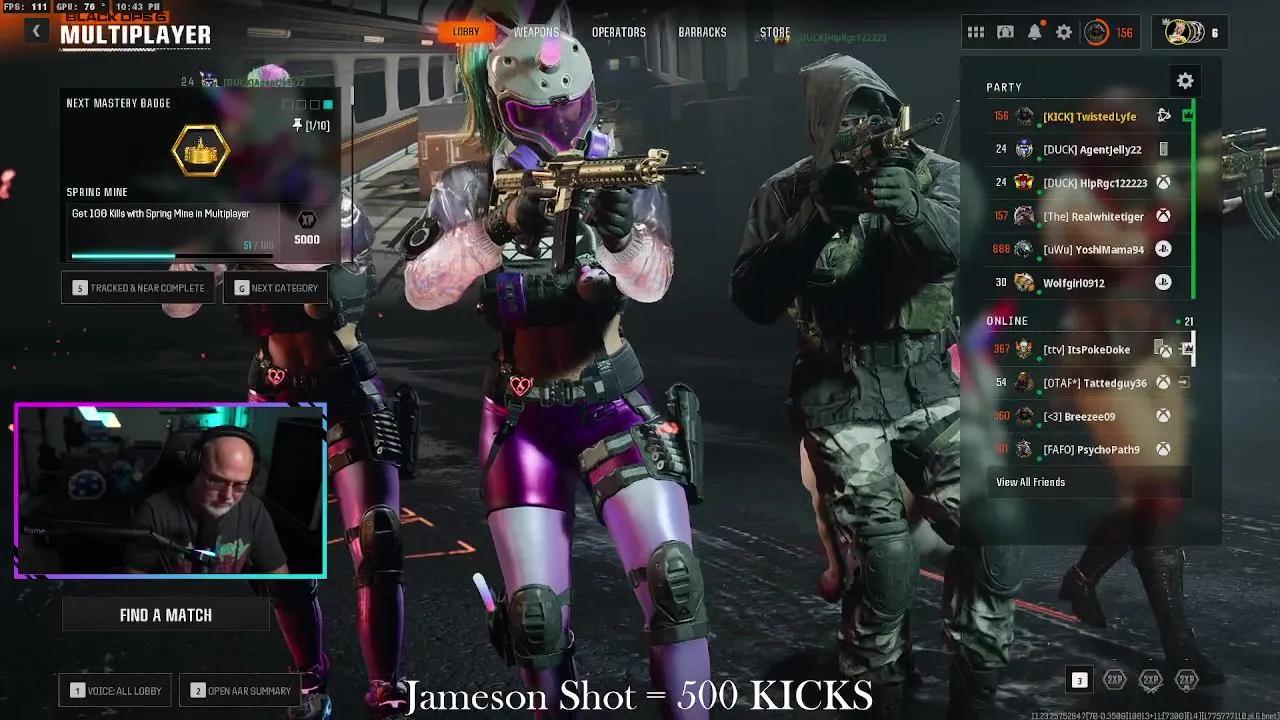Screen dimensions: 1280x720
Task: Click the grid menu icon near the top right
Action: pyautogui.click(x=976, y=31)
